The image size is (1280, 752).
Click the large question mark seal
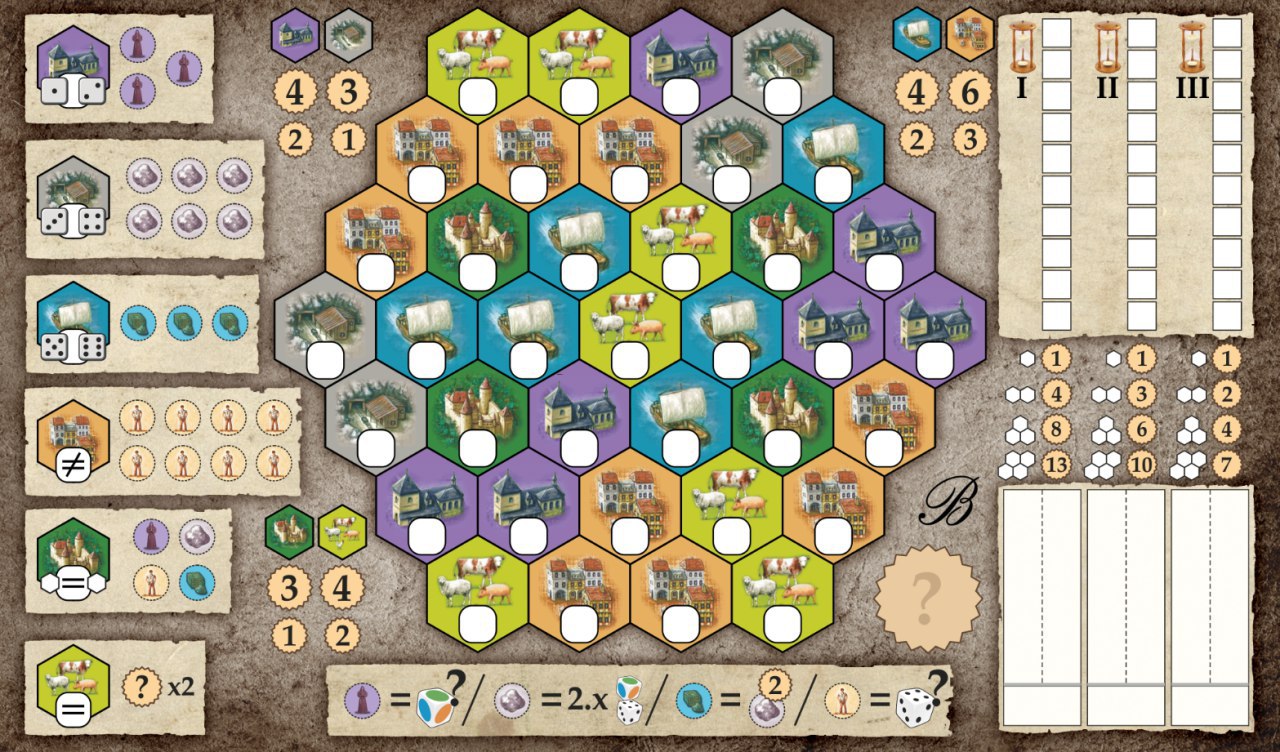click(925, 598)
